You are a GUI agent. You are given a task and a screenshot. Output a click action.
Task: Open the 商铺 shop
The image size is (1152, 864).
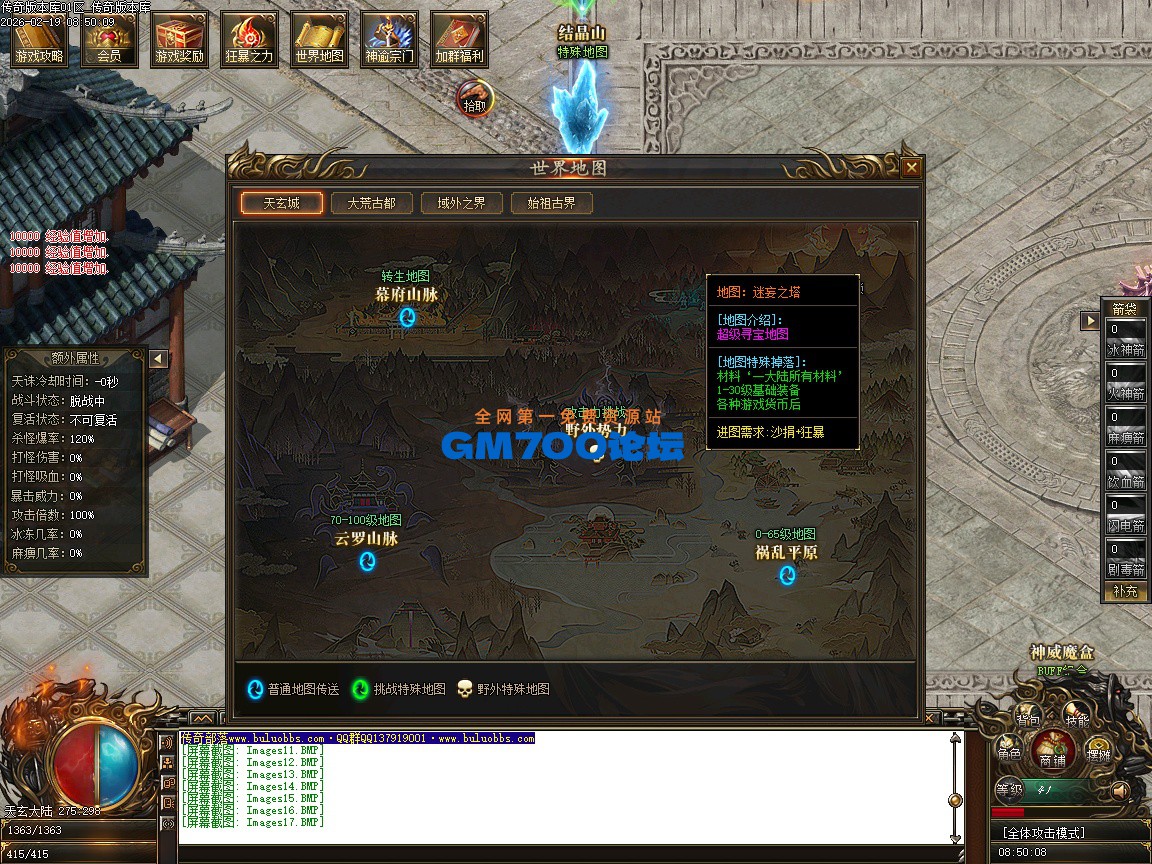pyautogui.click(x=1053, y=749)
